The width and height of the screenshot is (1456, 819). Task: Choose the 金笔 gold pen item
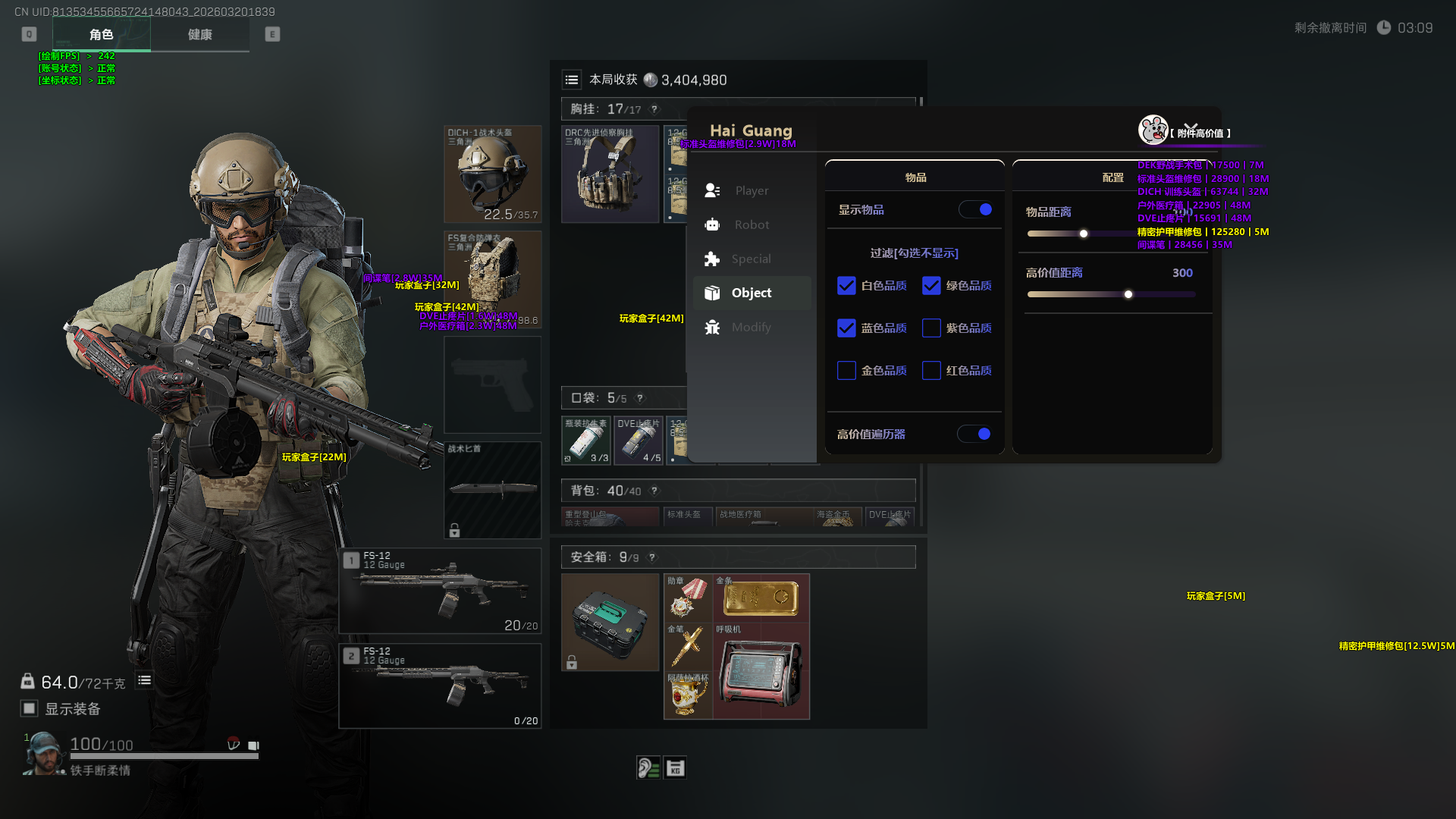click(x=688, y=646)
